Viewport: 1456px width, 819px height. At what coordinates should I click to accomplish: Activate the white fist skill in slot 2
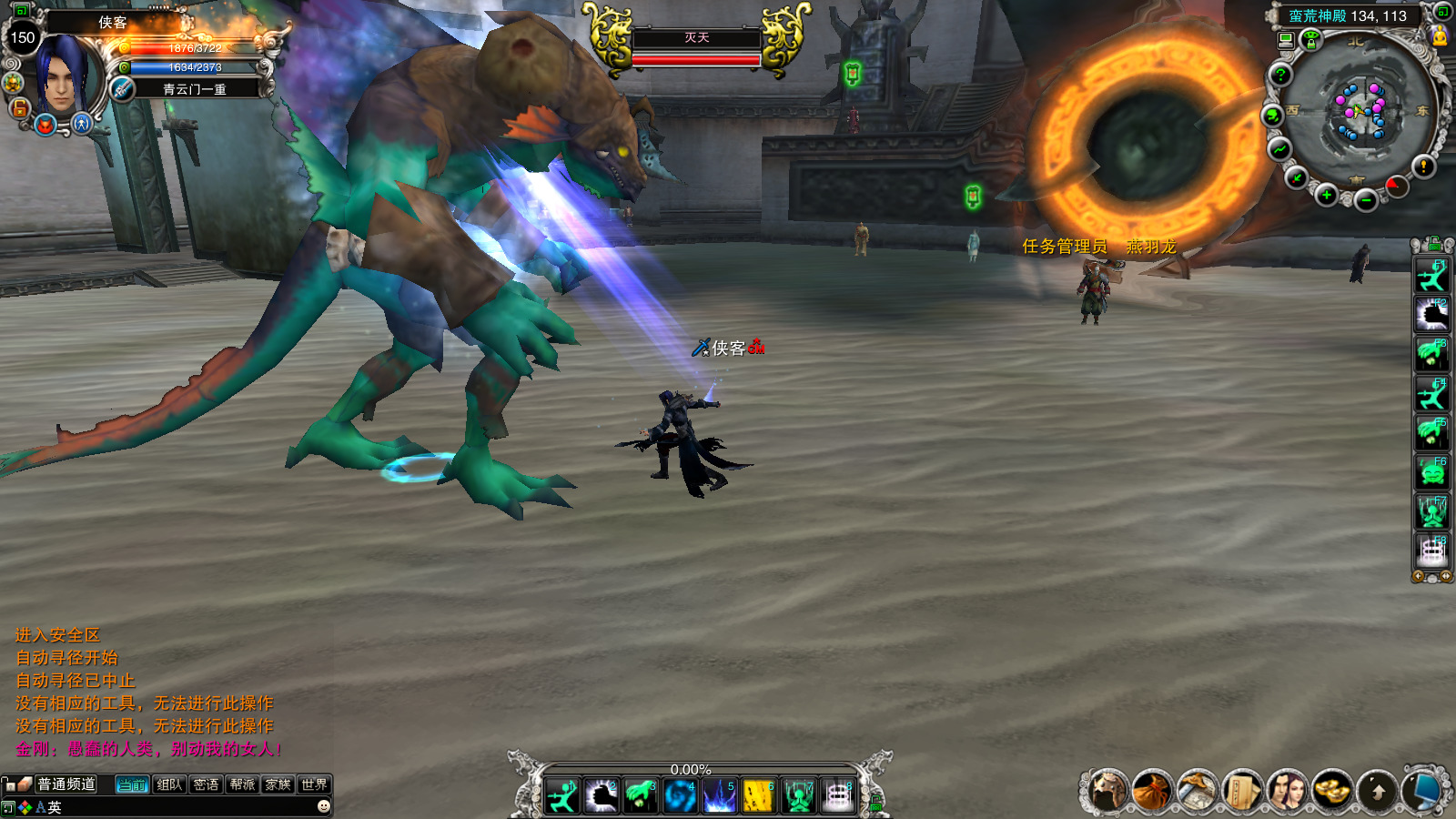(602, 797)
